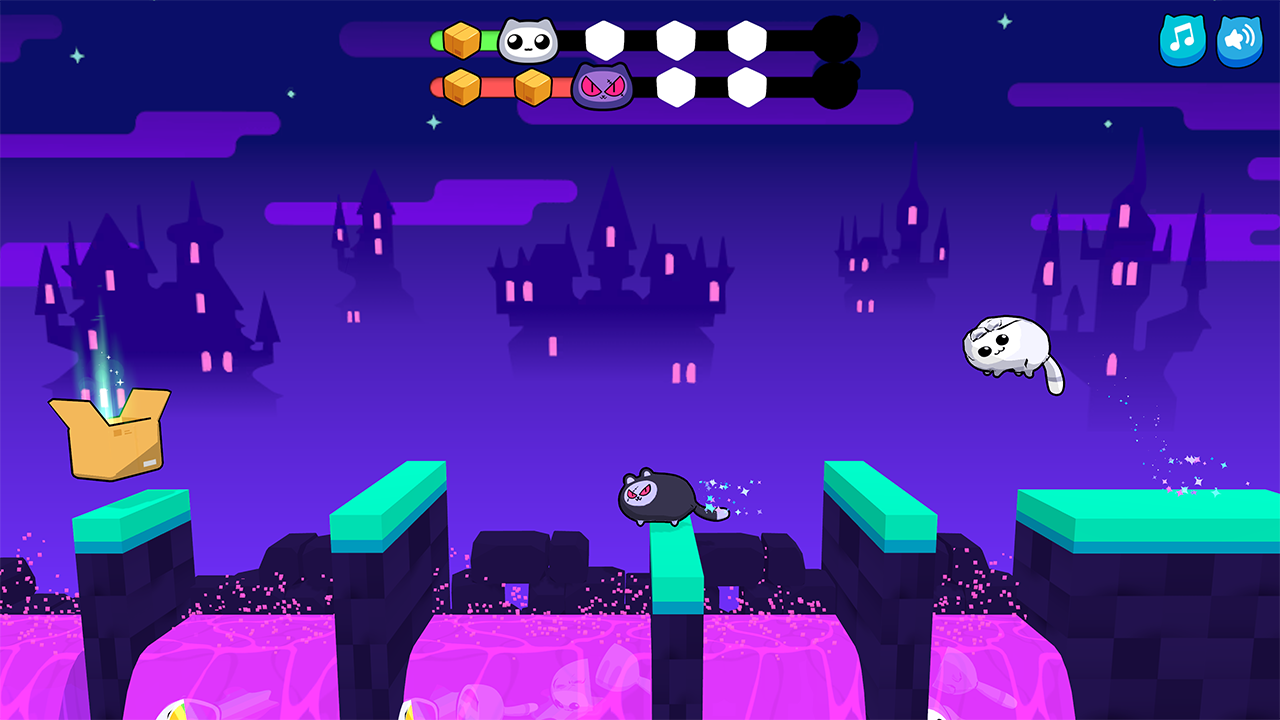Open the second hexagon checkpoint on the green bar
The width and height of the screenshot is (1280, 720).
coord(676,38)
